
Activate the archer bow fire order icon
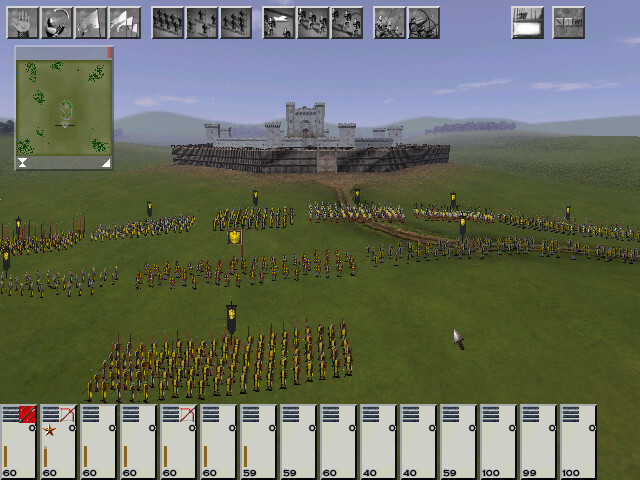click(423, 22)
